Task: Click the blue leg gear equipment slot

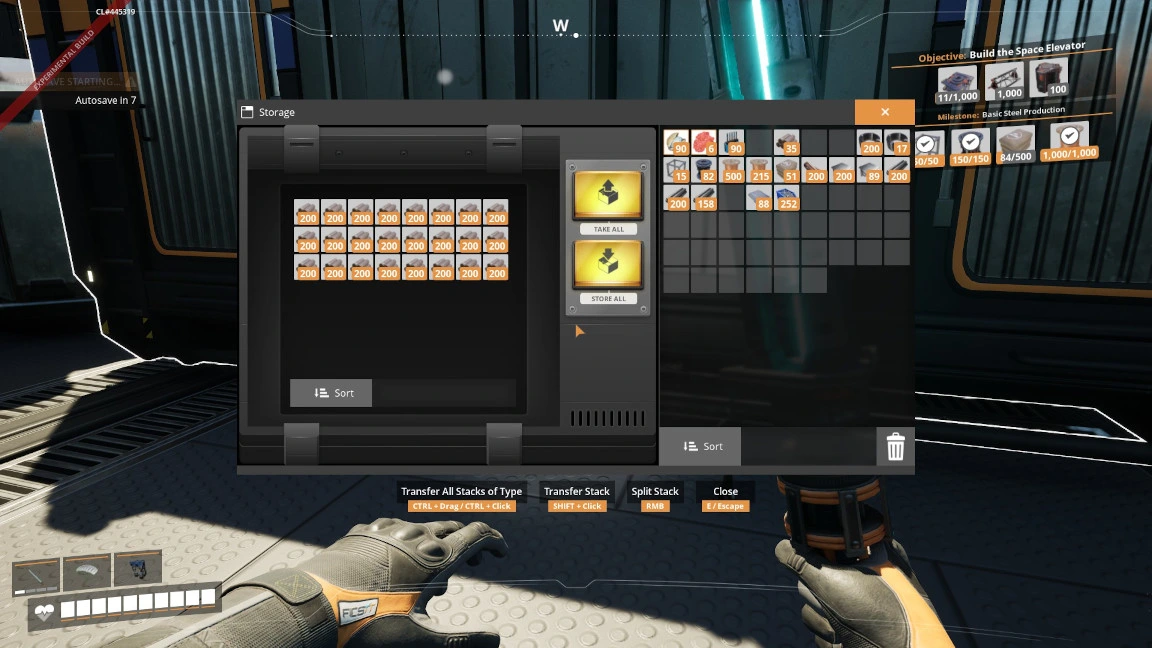Action: [138, 570]
